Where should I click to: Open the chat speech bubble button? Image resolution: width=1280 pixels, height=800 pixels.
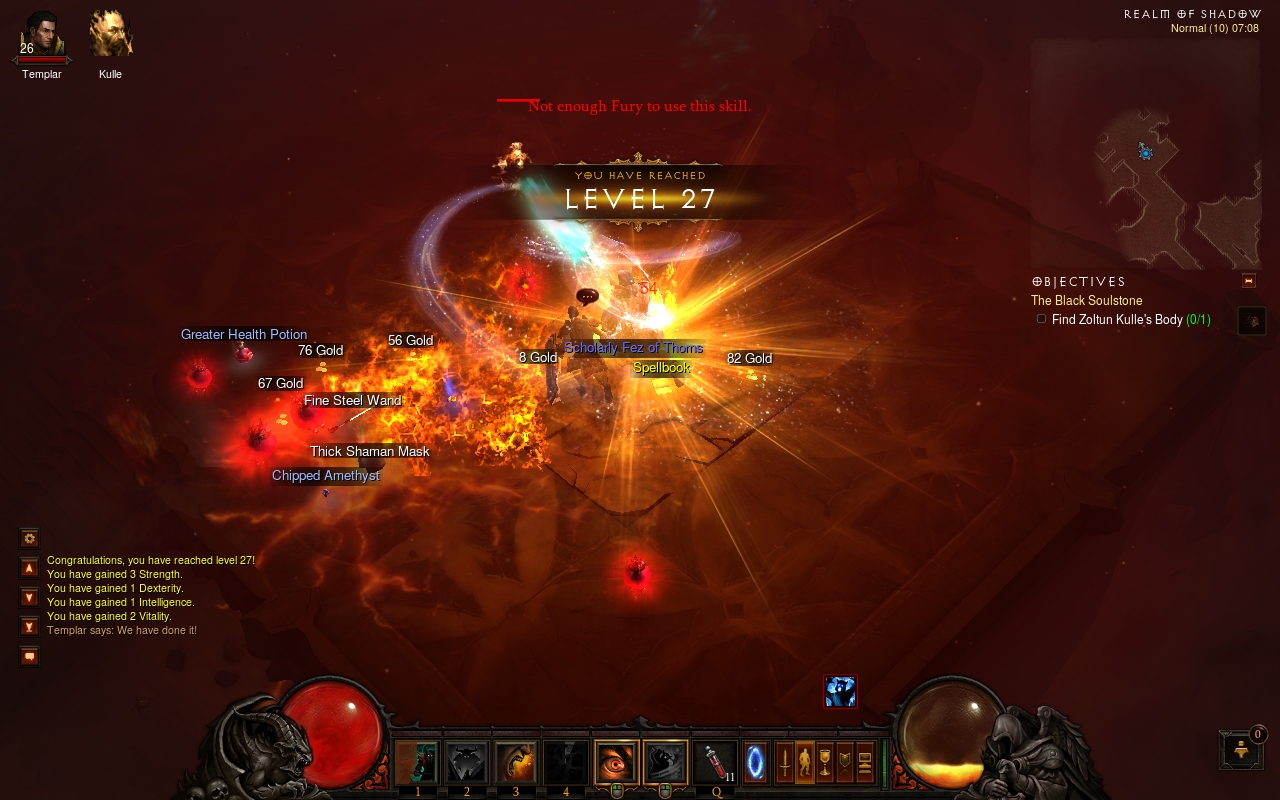30,656
